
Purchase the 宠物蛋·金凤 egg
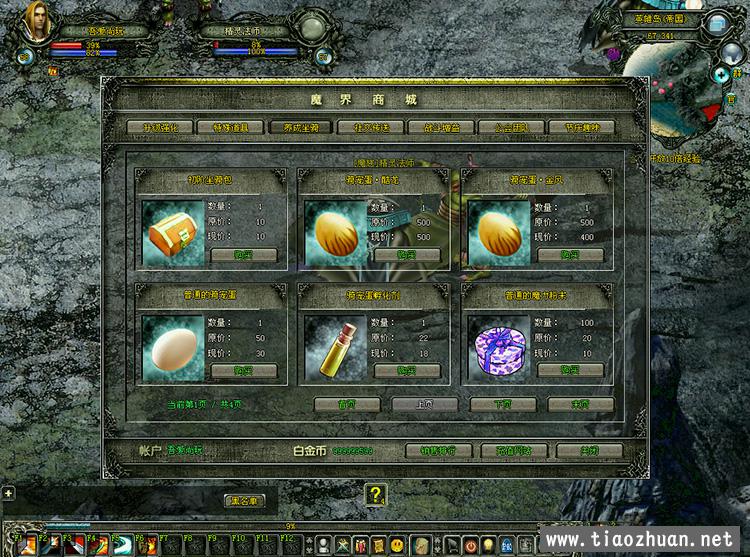click(x=570, y=255)
